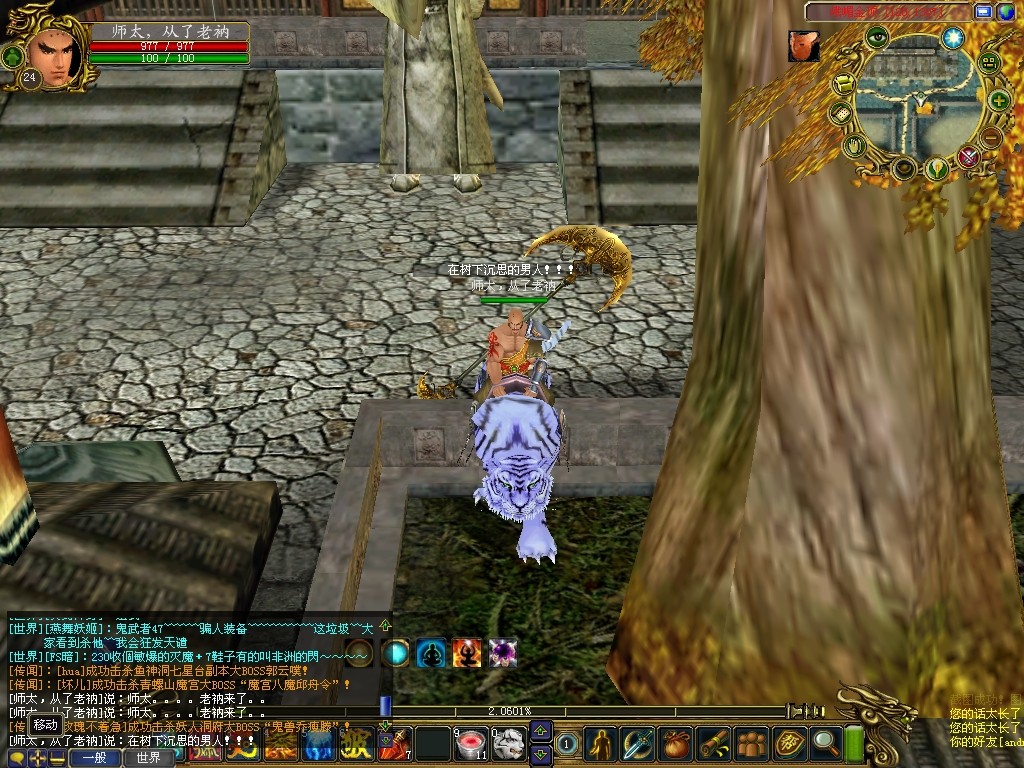Toggle the crossed swords PK icon
This screenshot has height=768, width=1024.
click(968, 156)
